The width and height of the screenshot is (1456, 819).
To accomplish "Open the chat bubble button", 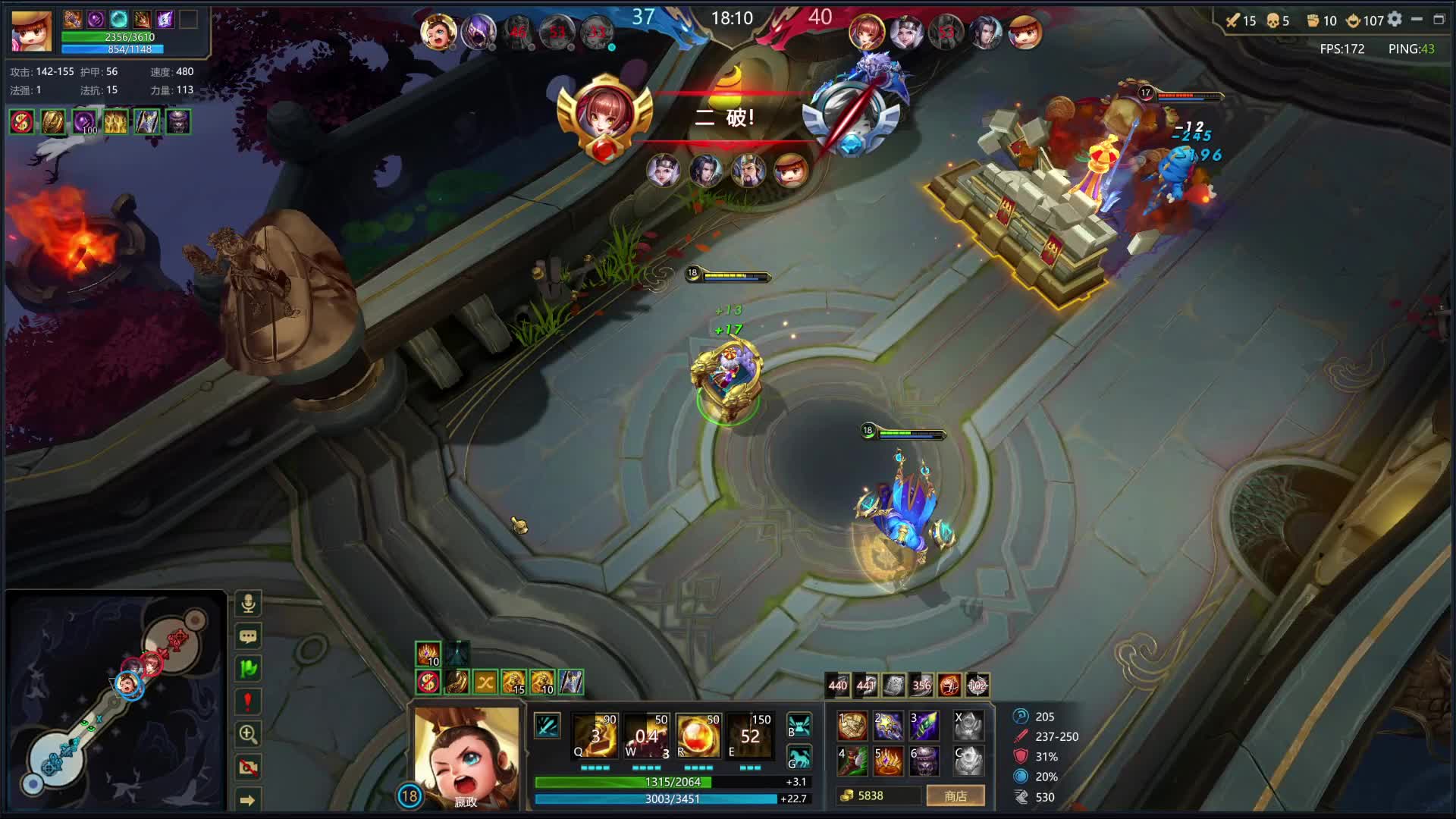I will [248, 636].
